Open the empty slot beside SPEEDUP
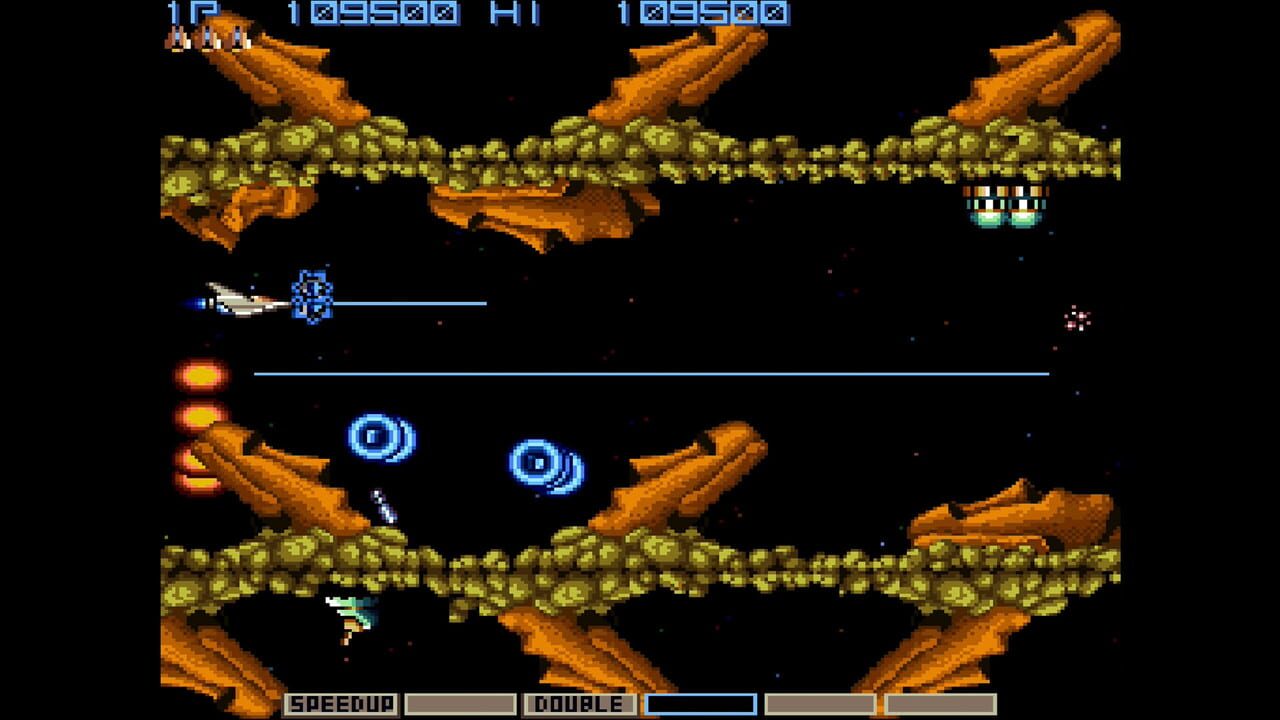This screenshot has width=1280, height=720. pos(460,703)
